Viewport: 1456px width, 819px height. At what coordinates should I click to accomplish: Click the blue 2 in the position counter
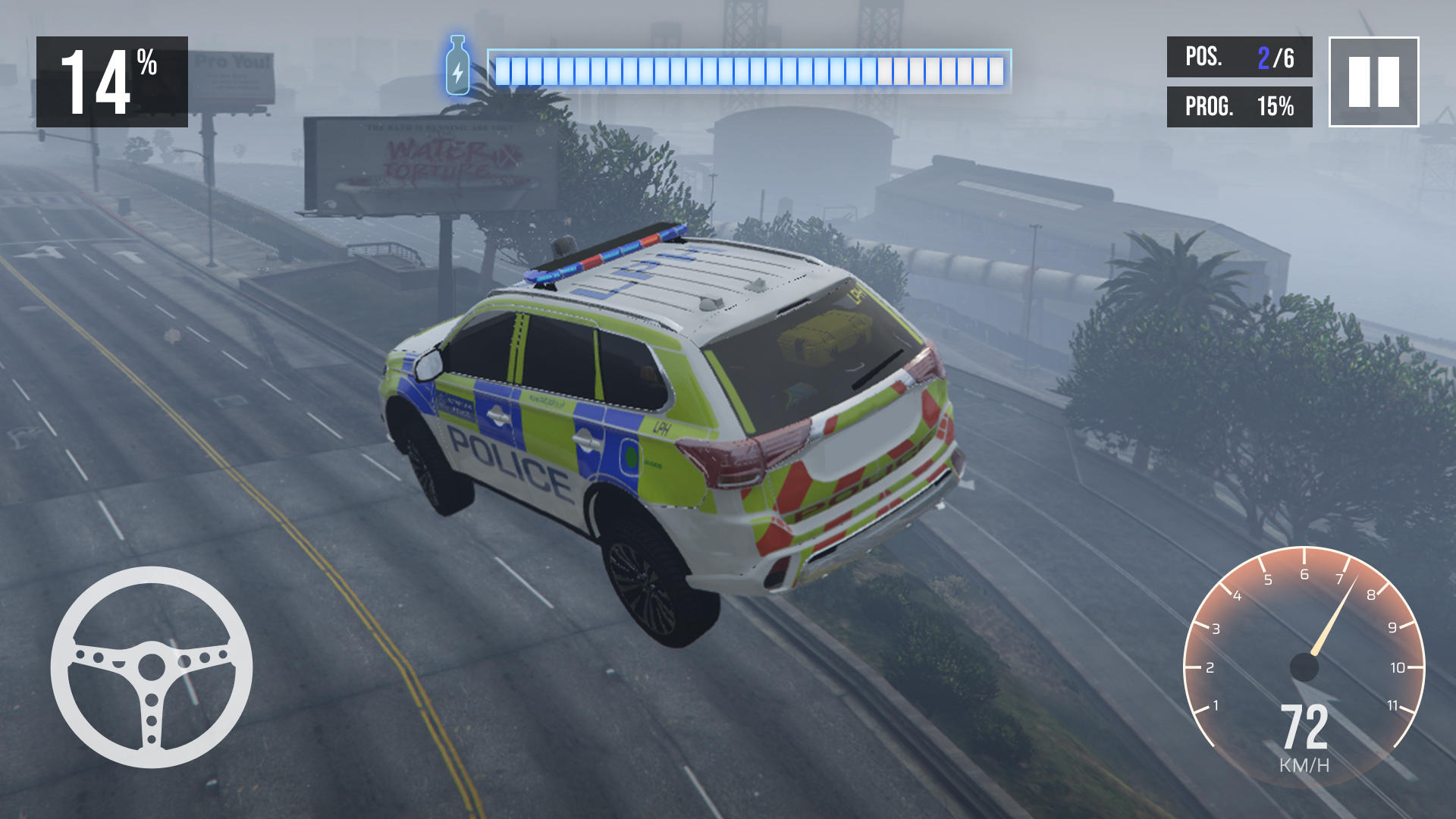(1265, 58)
